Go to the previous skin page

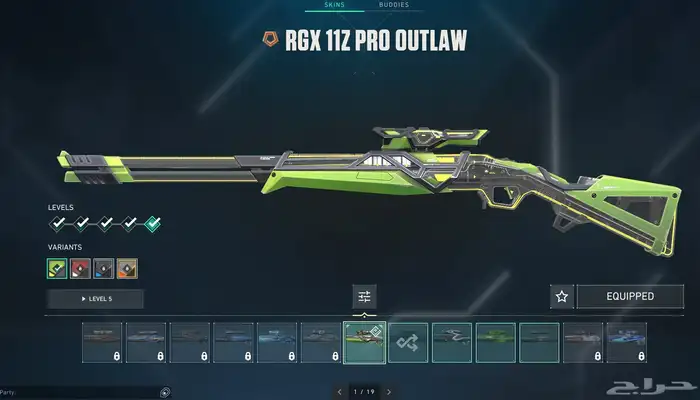(340, 391)
